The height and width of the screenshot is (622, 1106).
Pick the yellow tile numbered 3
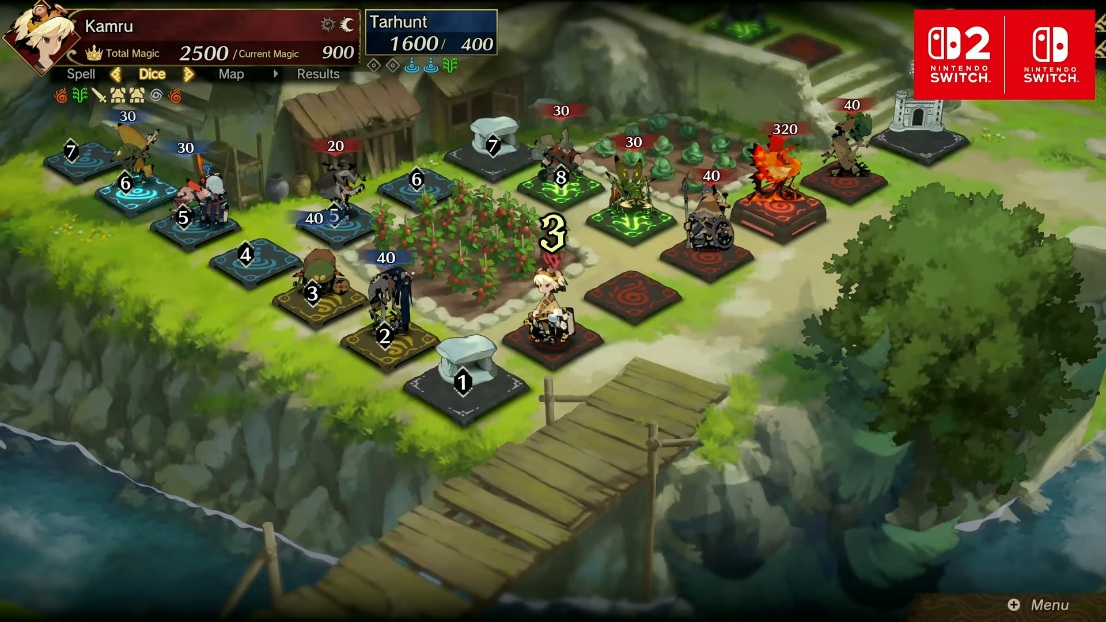tap(315, 296)
